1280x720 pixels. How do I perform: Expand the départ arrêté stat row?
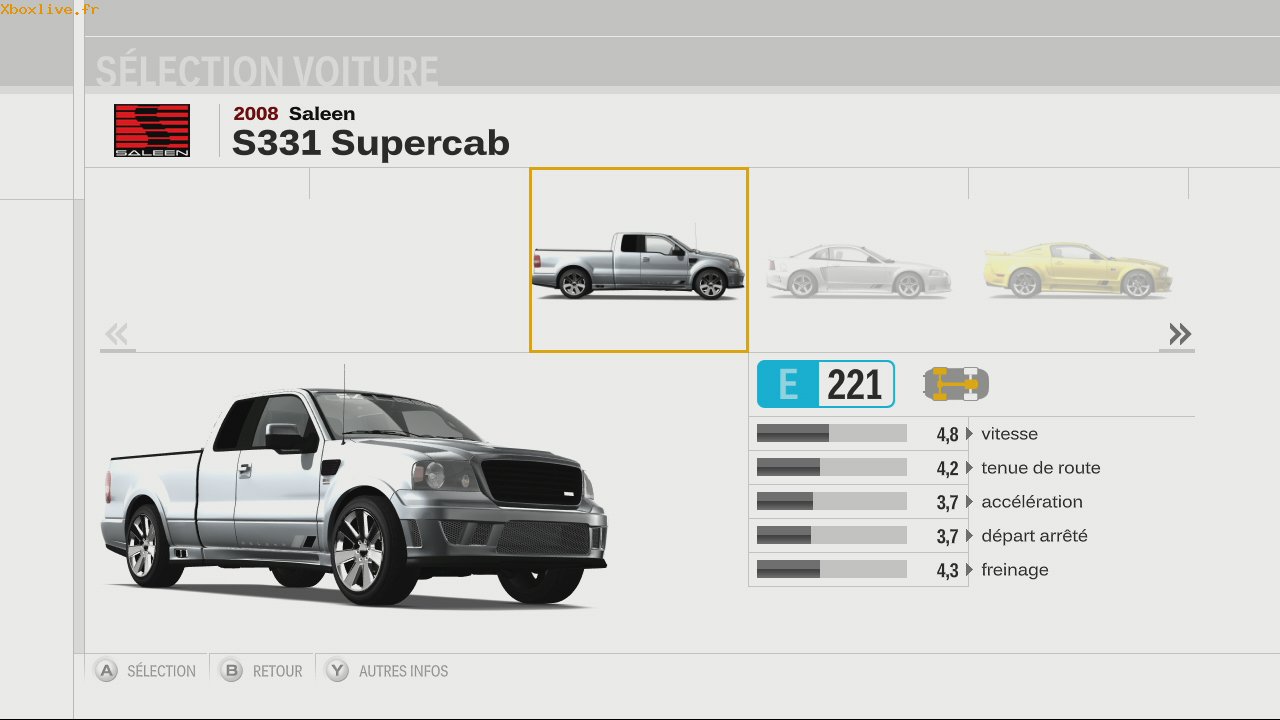click(969, 536)
